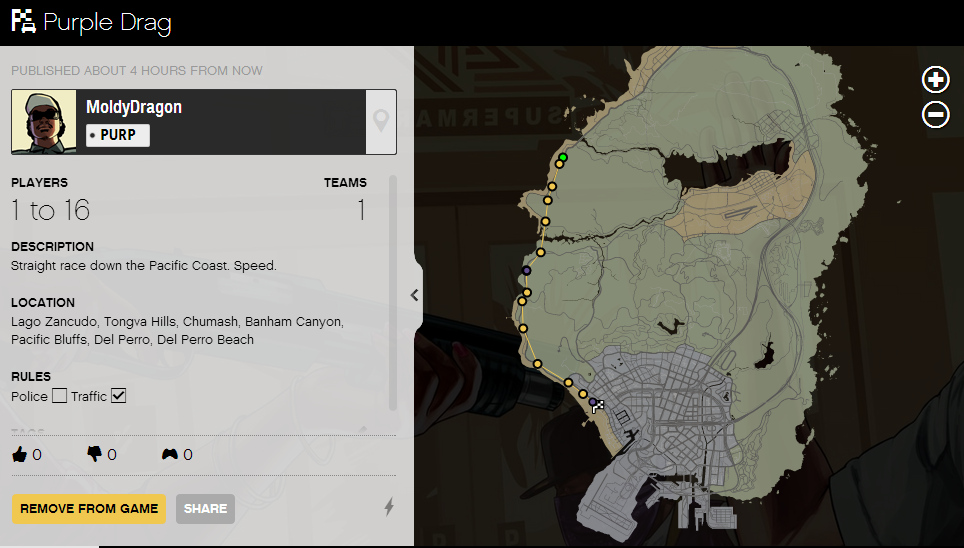Select the PURP crew tag
Image resolution: width=964 pixels, height=548 pixels.
(x=118, y=135)
